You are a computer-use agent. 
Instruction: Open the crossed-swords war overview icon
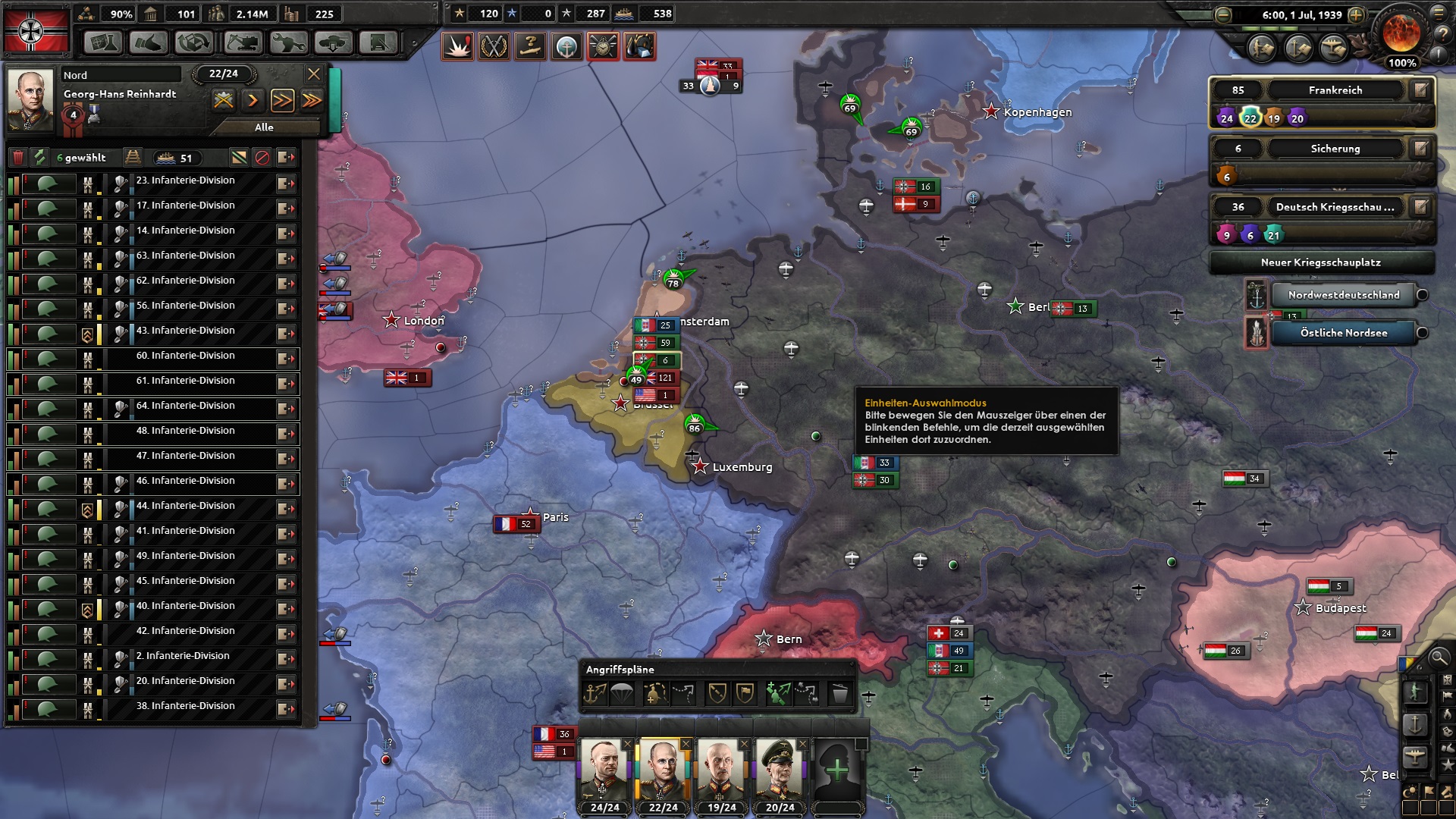(x=494, y=46)
